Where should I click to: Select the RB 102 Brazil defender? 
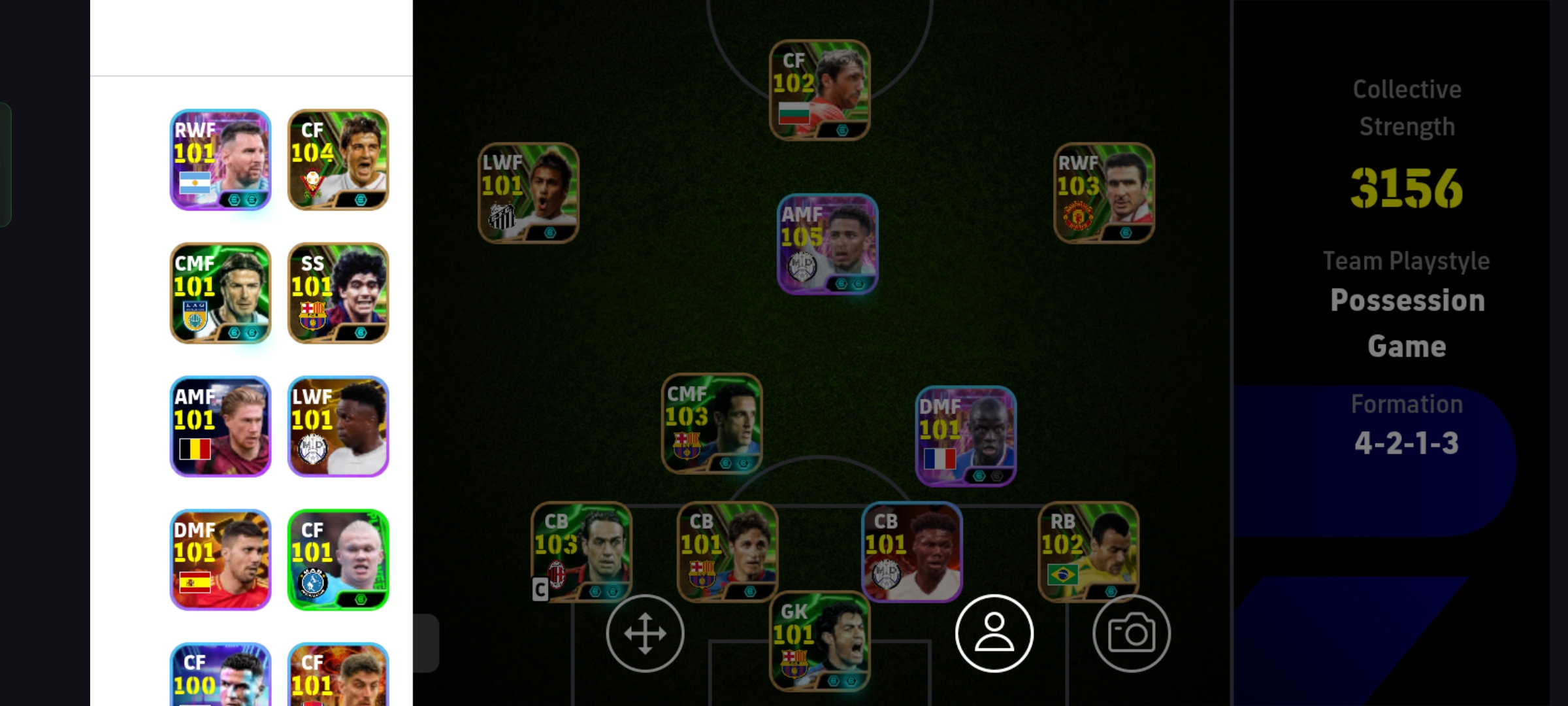(1088, 551)
